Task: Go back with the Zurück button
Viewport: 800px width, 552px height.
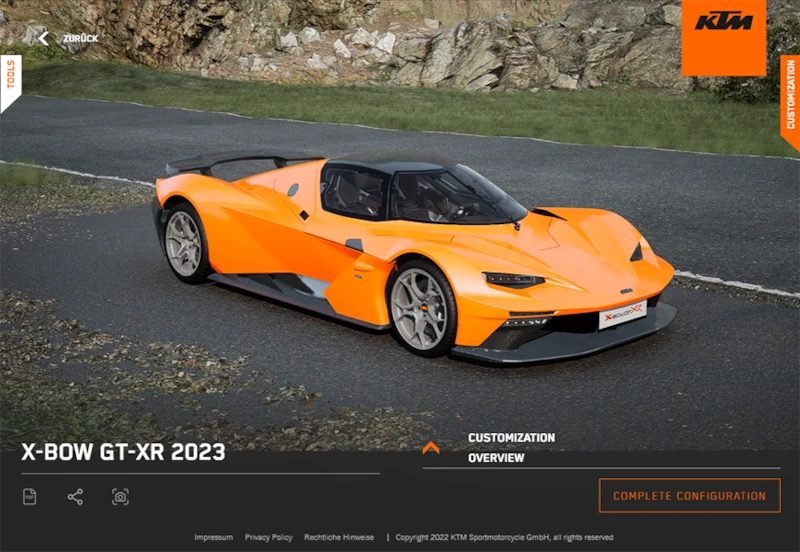Action: tap(68, 38)
